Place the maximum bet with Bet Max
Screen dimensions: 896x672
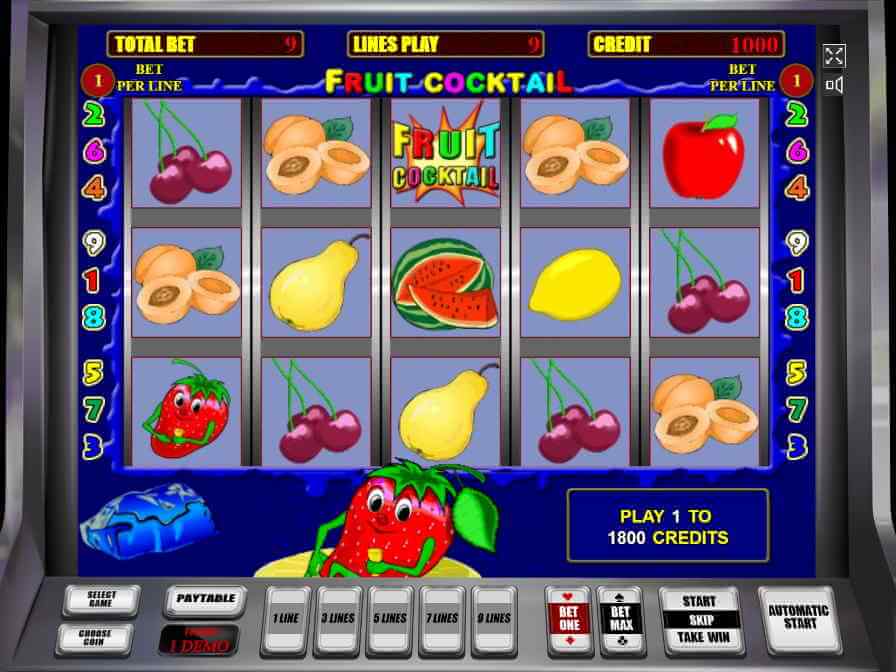pos(620,619)
